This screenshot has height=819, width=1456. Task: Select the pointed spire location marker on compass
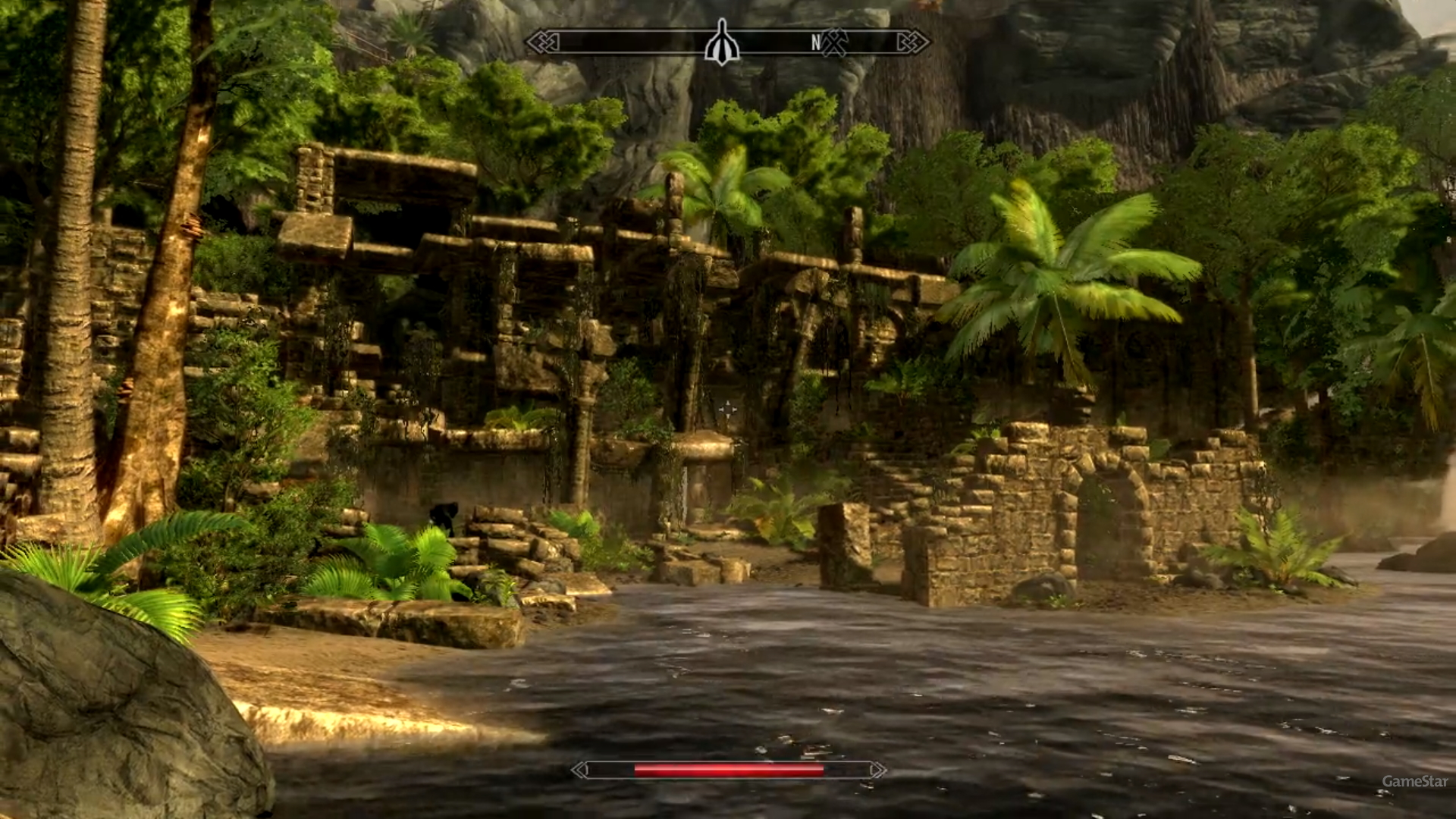[721, 43]
